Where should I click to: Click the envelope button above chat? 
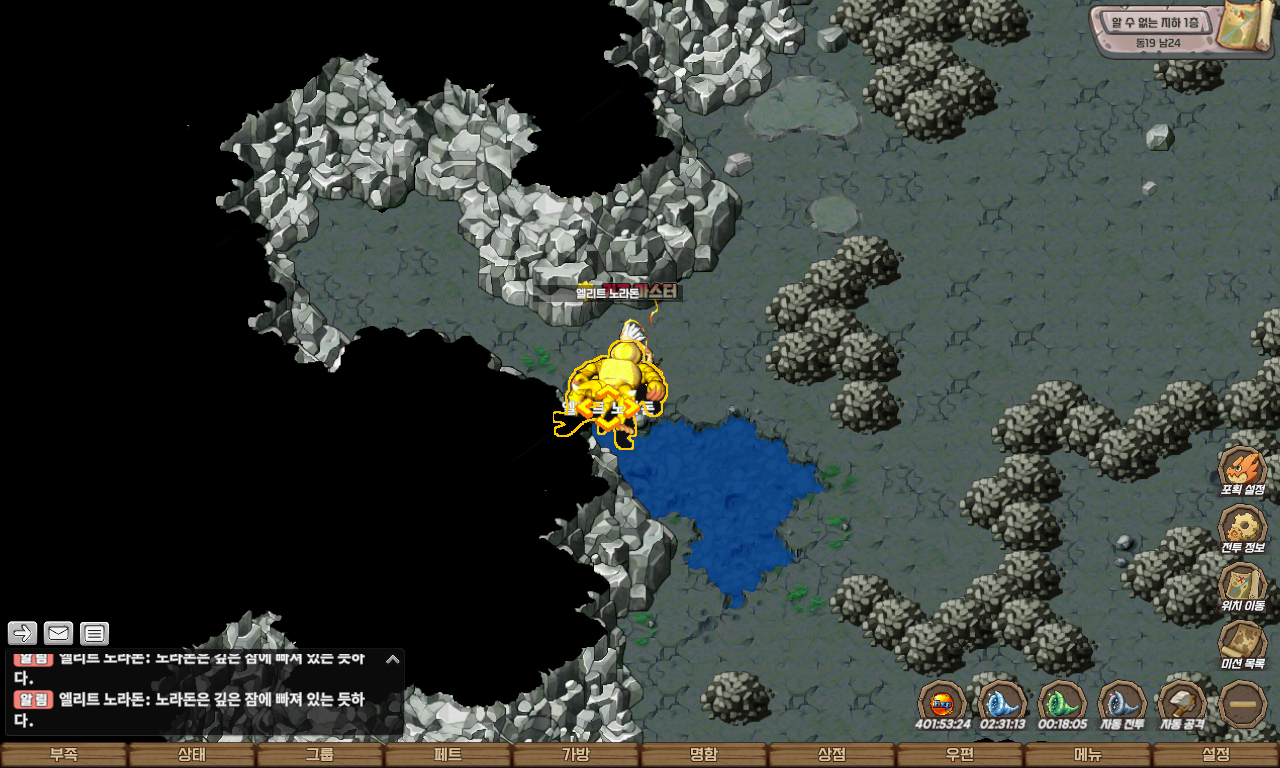[59, 633]
